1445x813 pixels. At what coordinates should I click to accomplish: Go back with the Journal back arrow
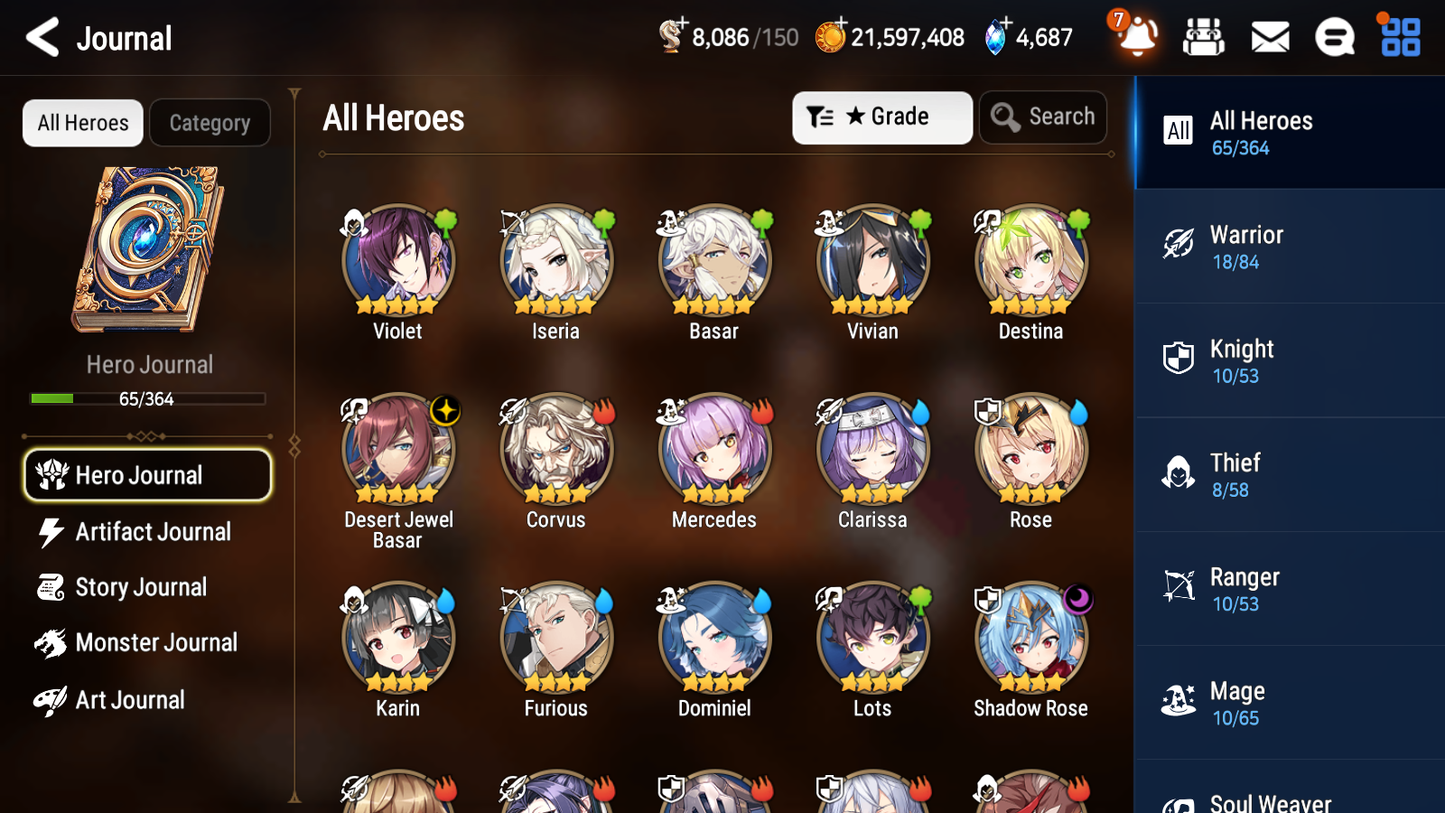[x=42, y=37]
